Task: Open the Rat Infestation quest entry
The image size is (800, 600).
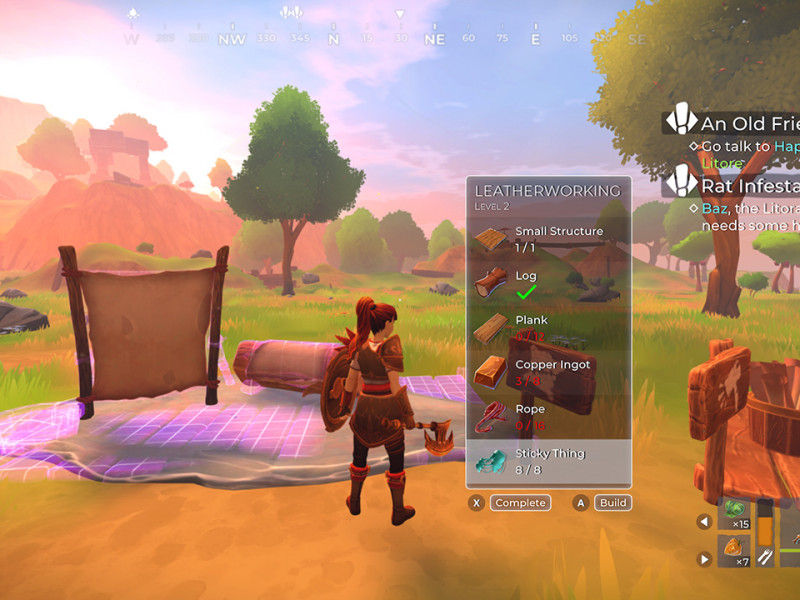Action: pos(738,186)
